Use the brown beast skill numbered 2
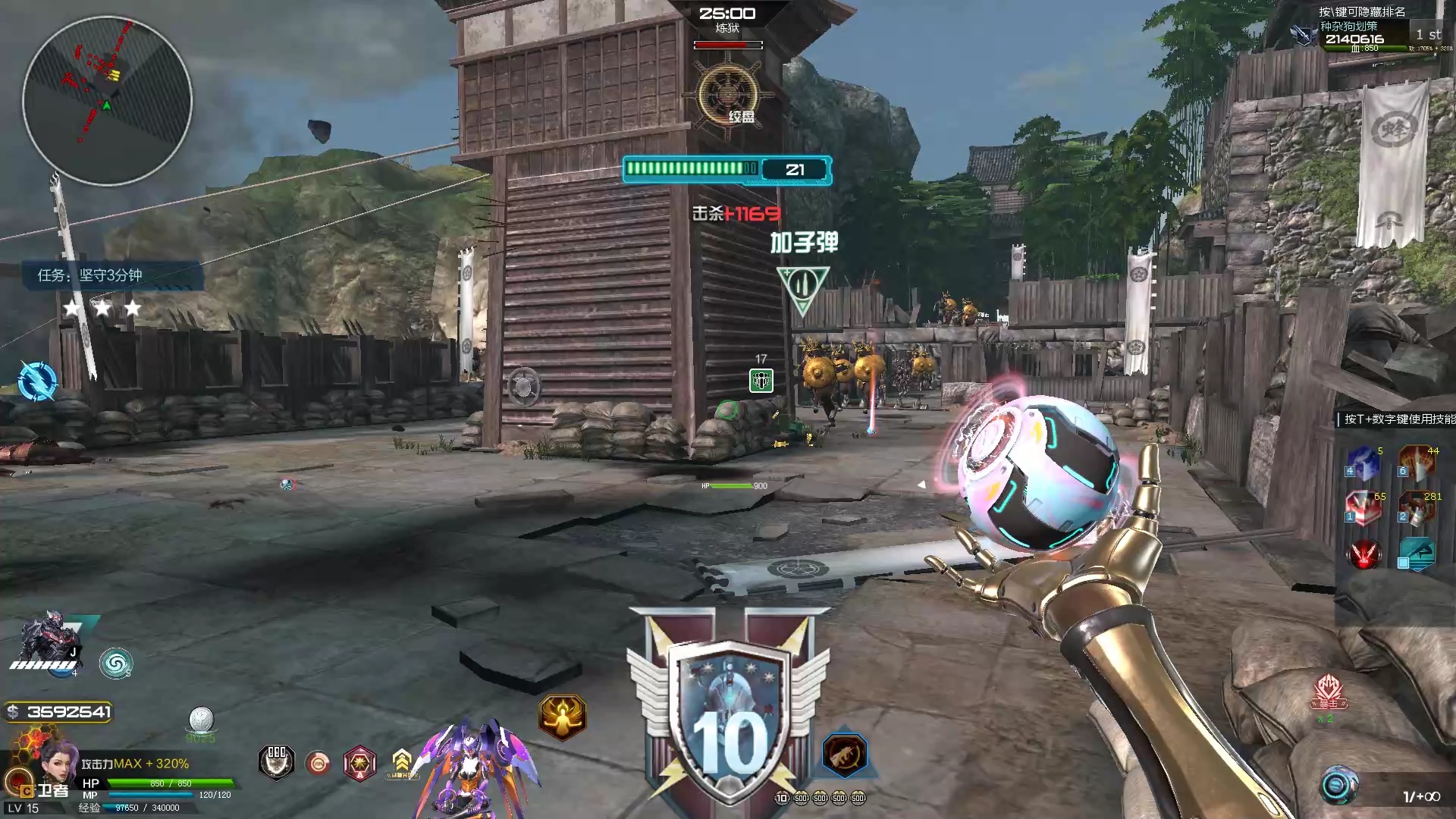This screenshot has width=1456, height=819. (1417, 508)
